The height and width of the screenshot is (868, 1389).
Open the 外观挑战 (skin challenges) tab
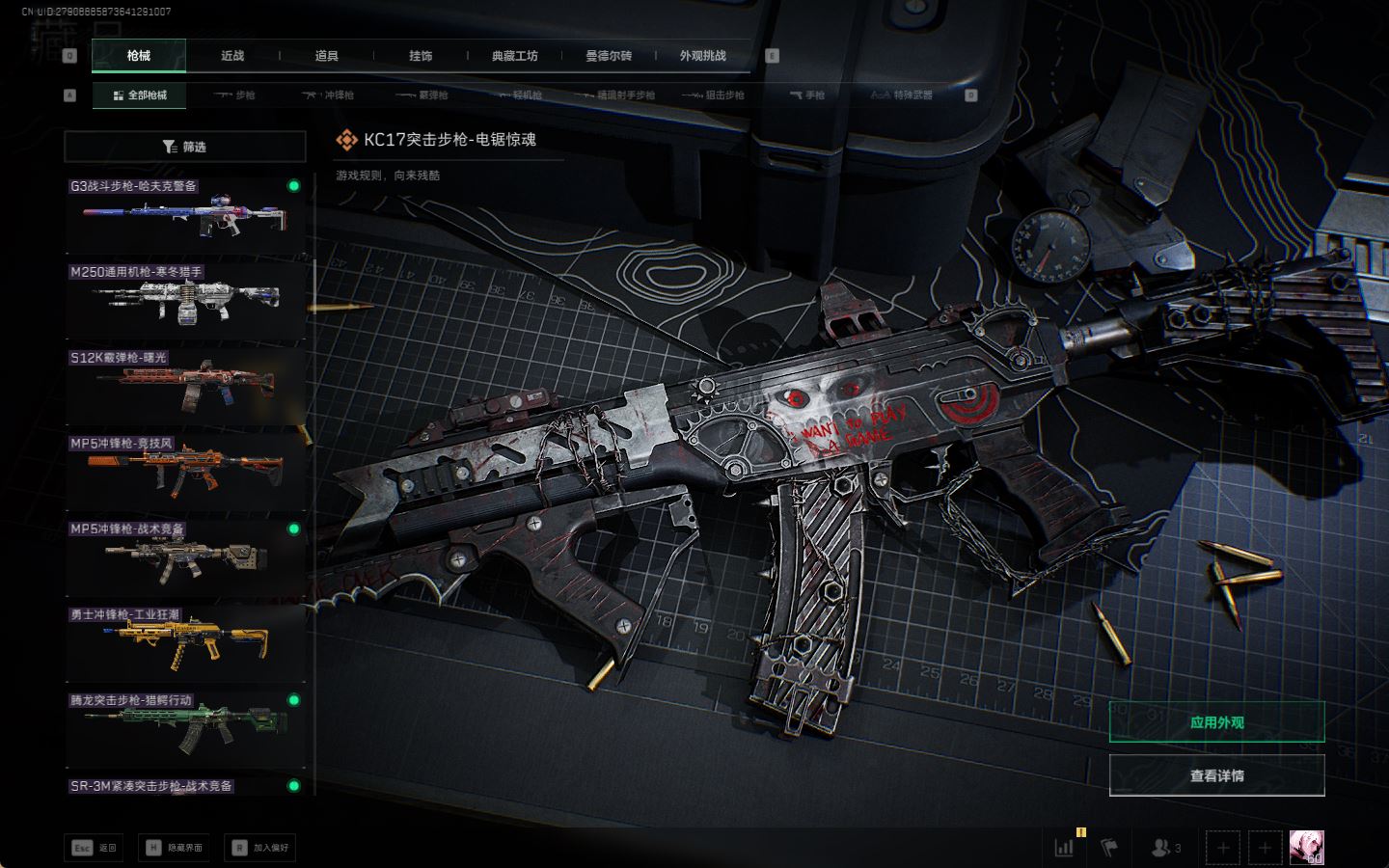coord(702,56)
